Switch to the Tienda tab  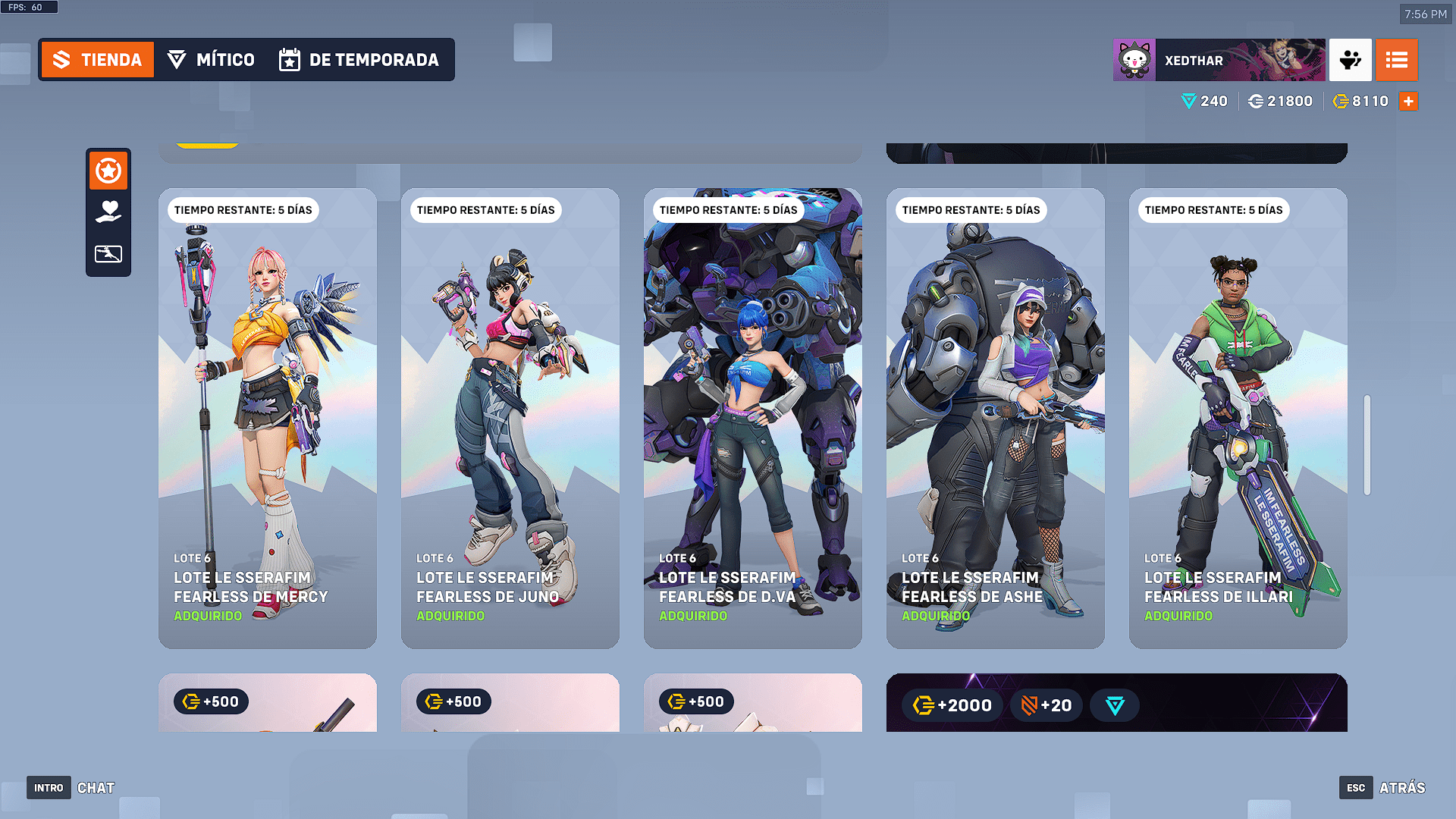click(x=98, y=60)
